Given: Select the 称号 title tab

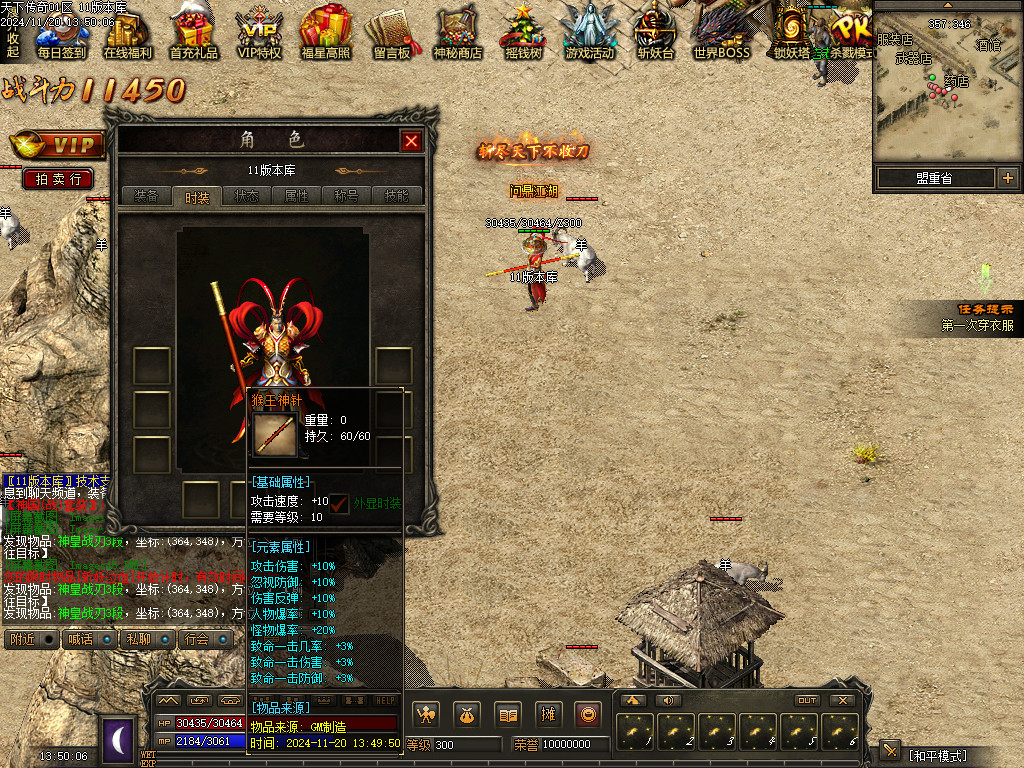Looking at the screenshot, I should point(347,196).
